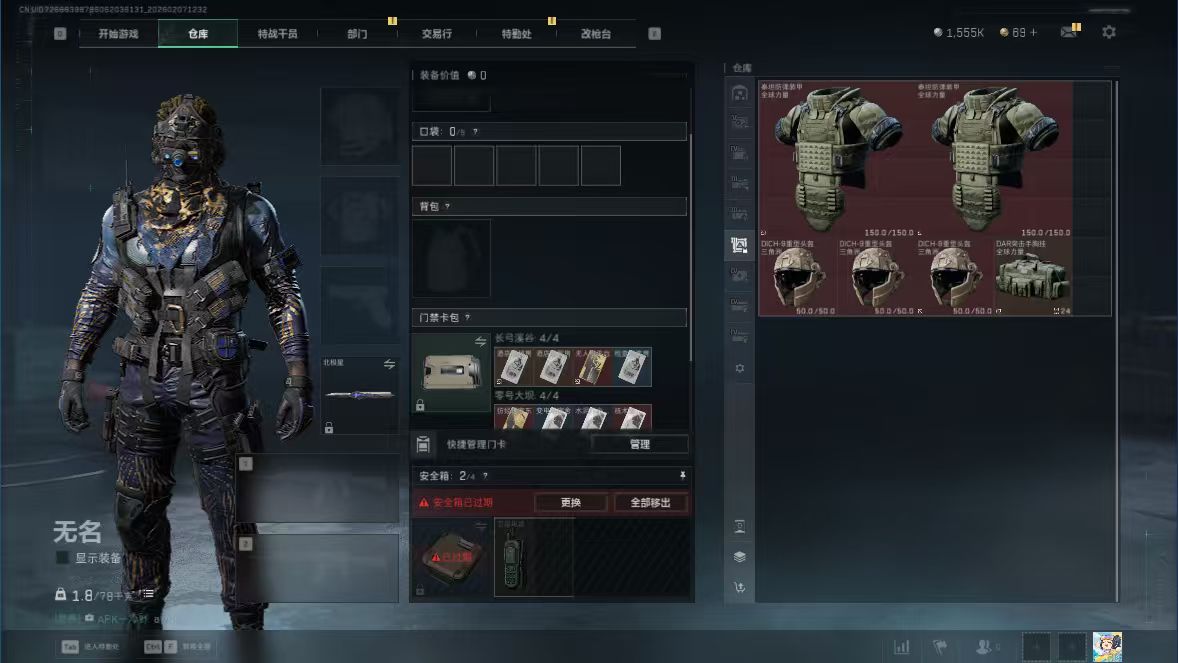1178x663 pixels.
Task: Select the expired safe box slot
Action: [451, 557]
